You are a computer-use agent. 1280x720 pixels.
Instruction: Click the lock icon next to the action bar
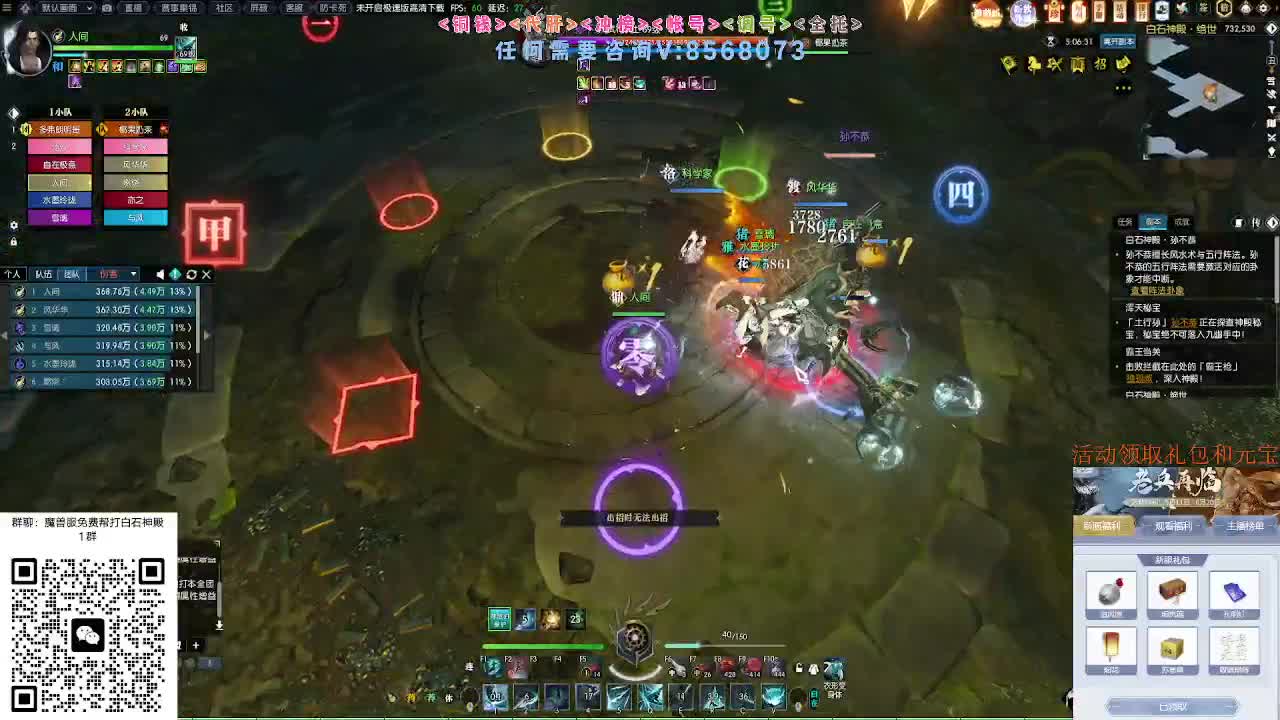pyautogui.click(x=797, y=668)
